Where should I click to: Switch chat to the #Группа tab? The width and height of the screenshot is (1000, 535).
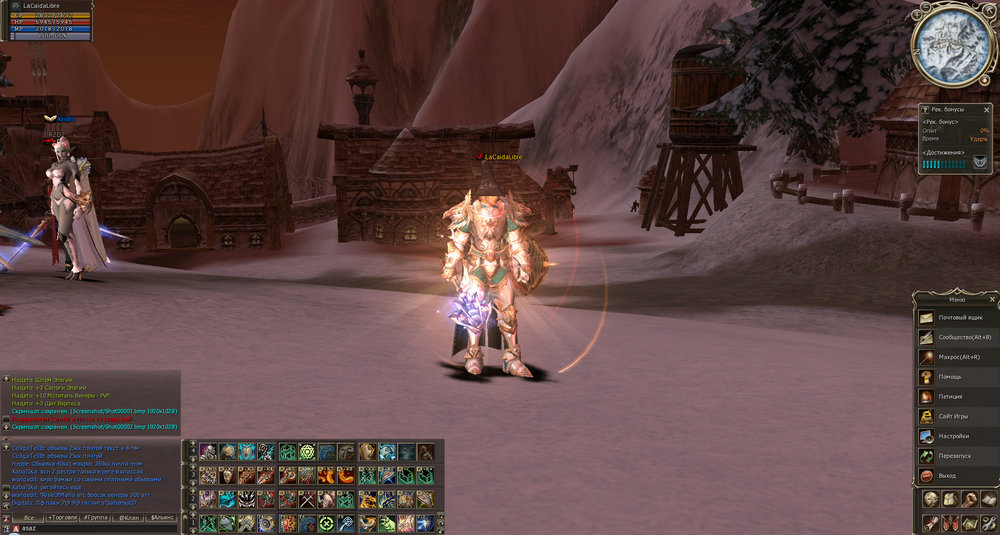(96, 518)
